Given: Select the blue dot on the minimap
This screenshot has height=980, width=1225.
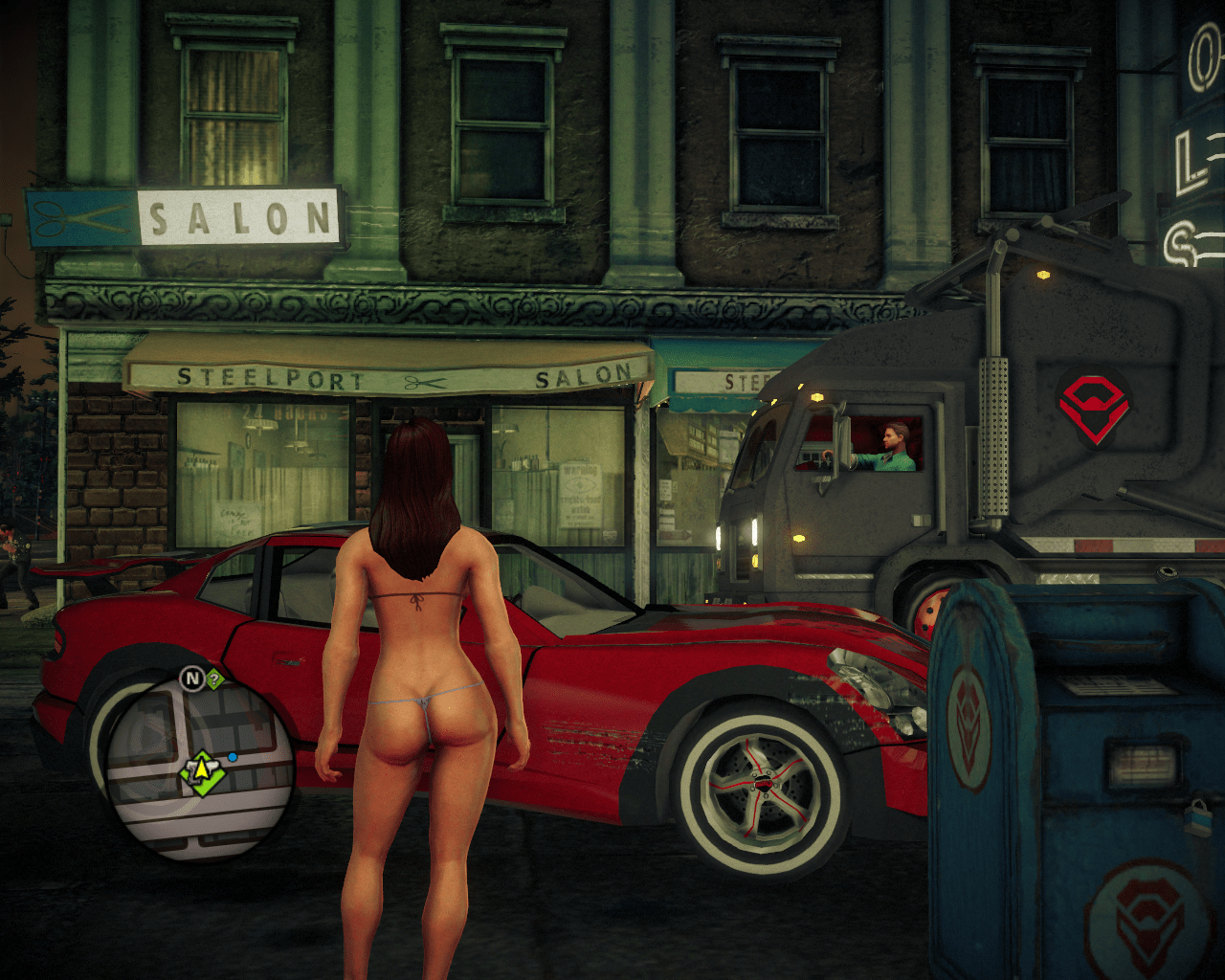Looking at the screenshot, I should [233, 757].
